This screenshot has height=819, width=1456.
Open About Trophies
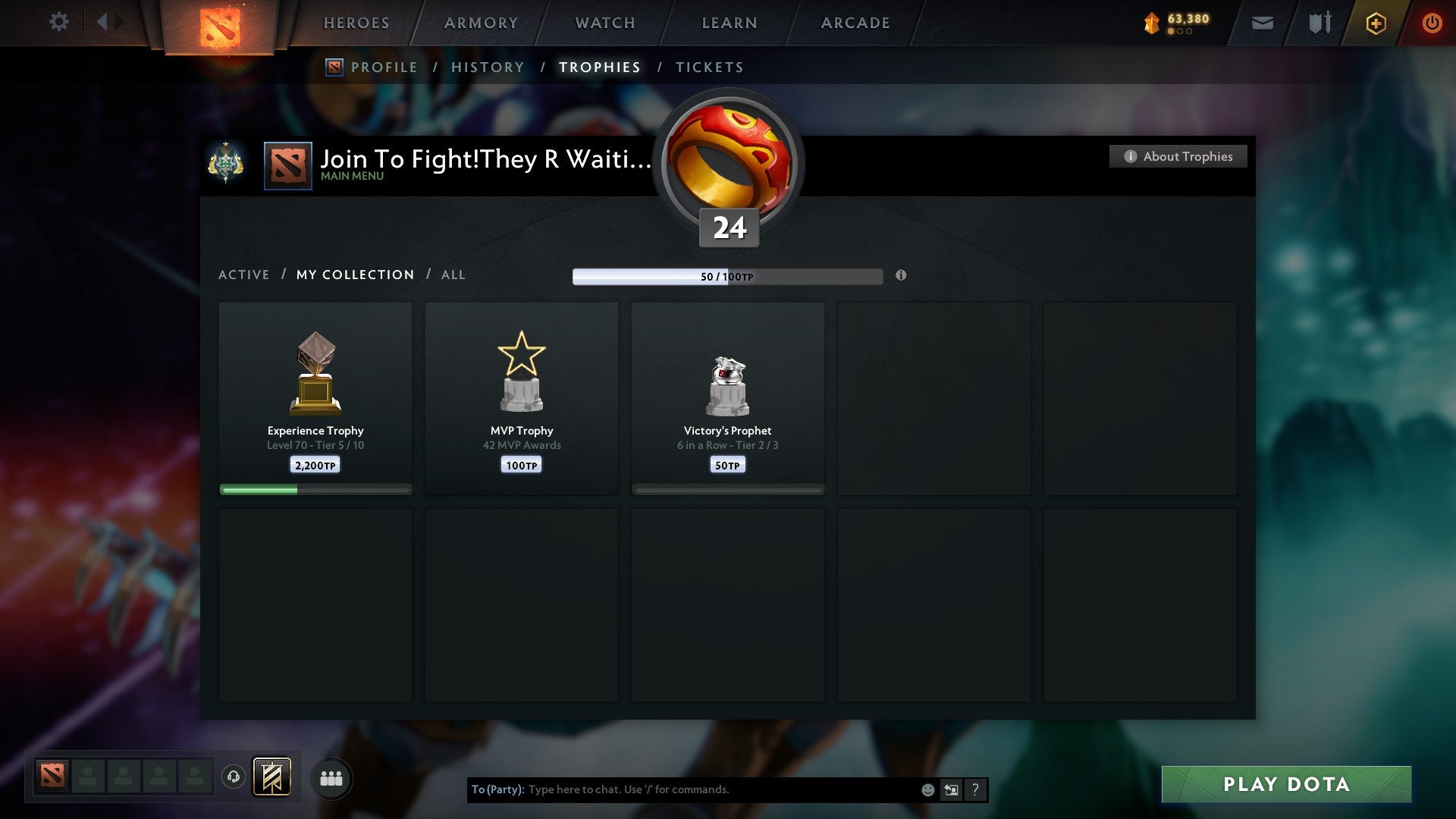[1178, 156]
